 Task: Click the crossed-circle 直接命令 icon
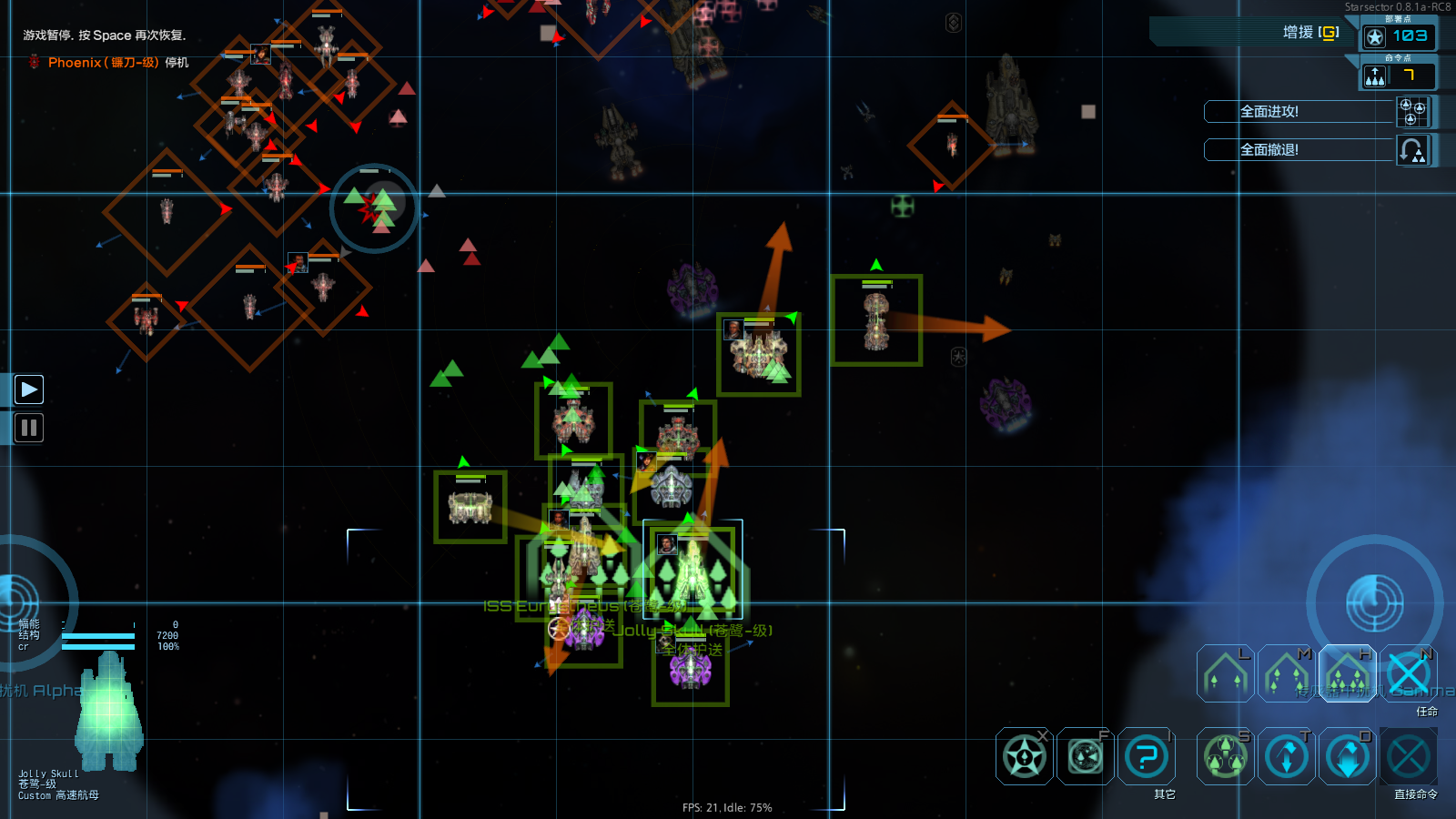1409,756
